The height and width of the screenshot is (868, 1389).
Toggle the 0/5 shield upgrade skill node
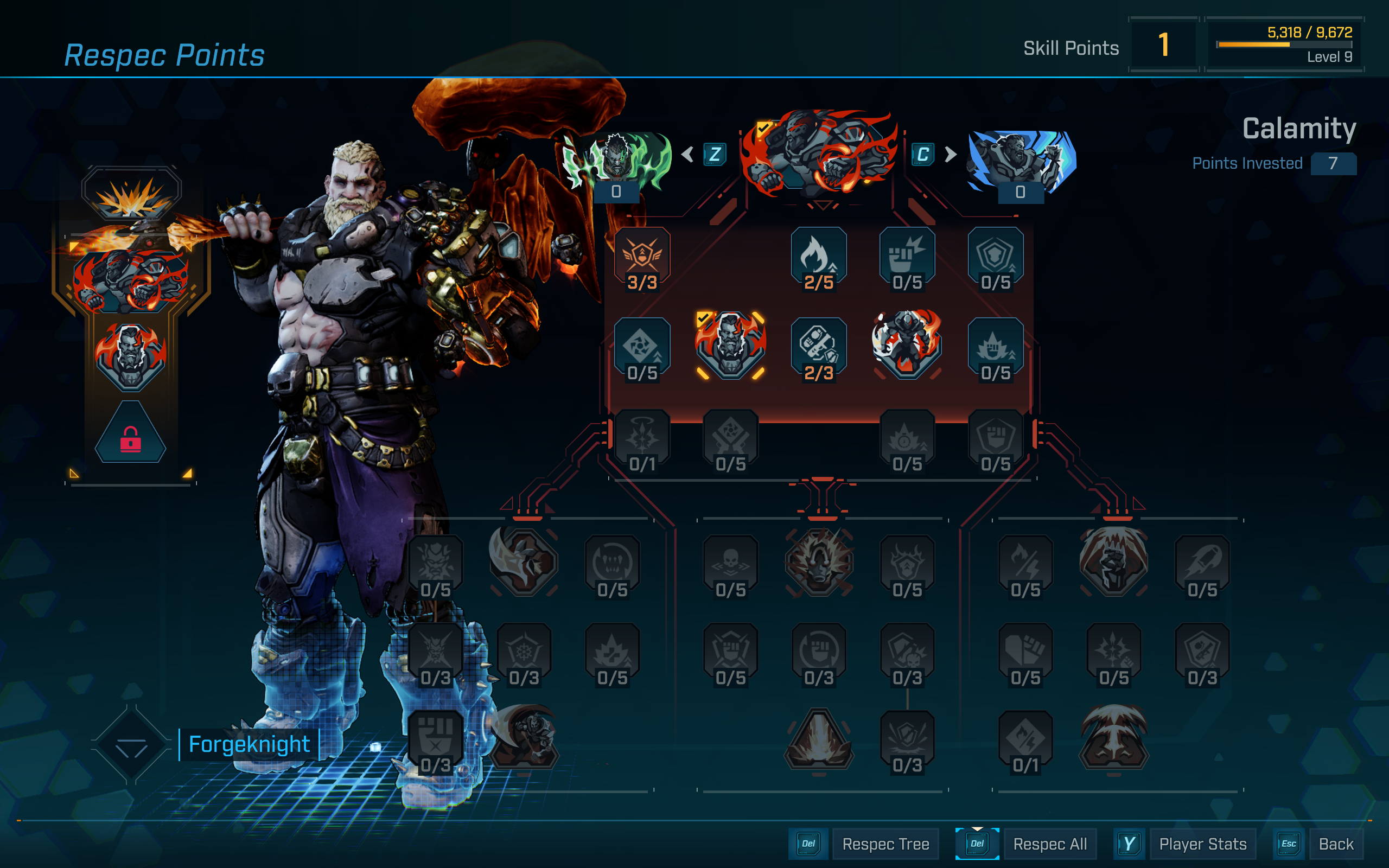(995, 258)
